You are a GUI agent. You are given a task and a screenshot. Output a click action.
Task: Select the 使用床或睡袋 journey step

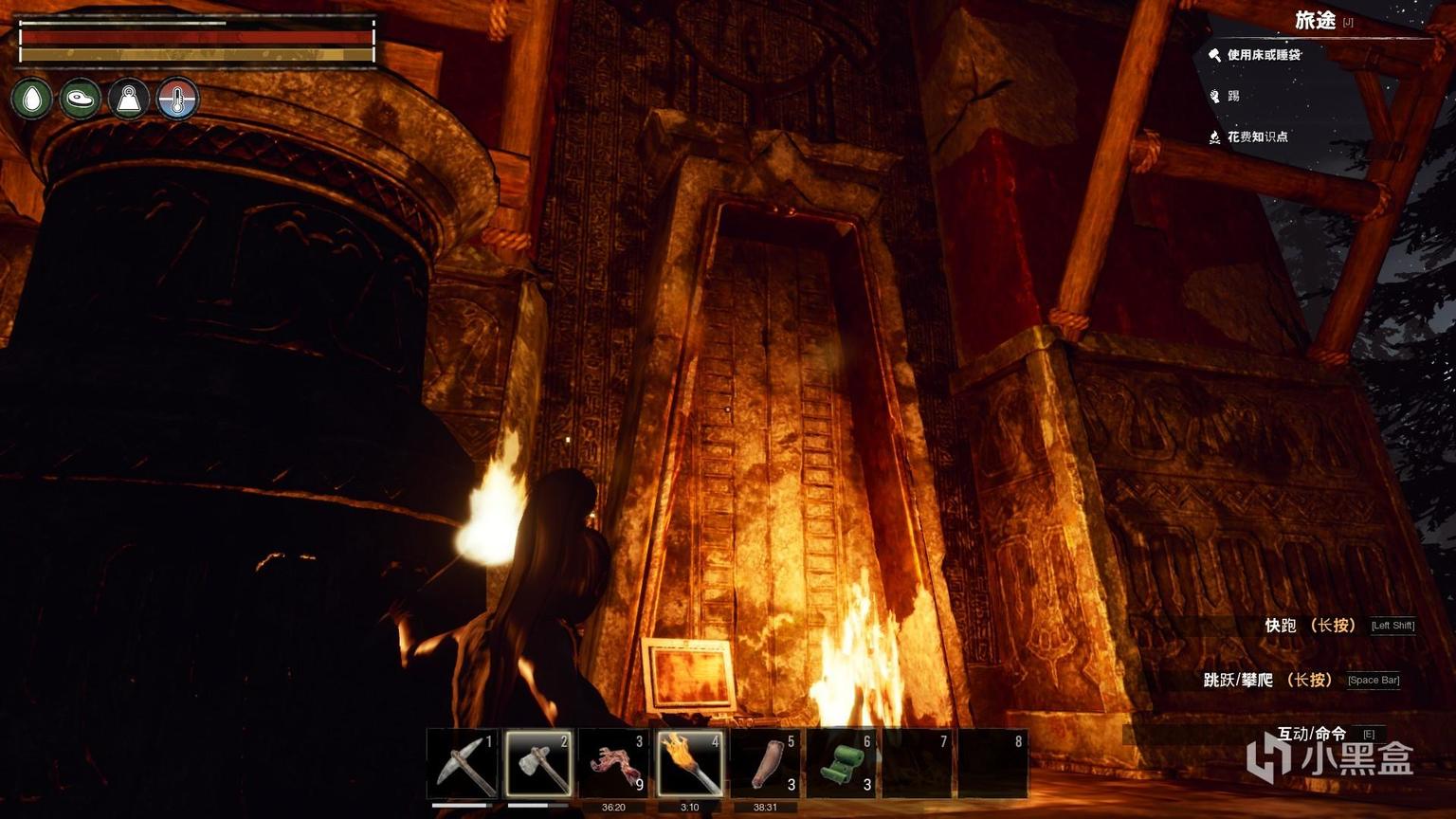[1263, 55]
